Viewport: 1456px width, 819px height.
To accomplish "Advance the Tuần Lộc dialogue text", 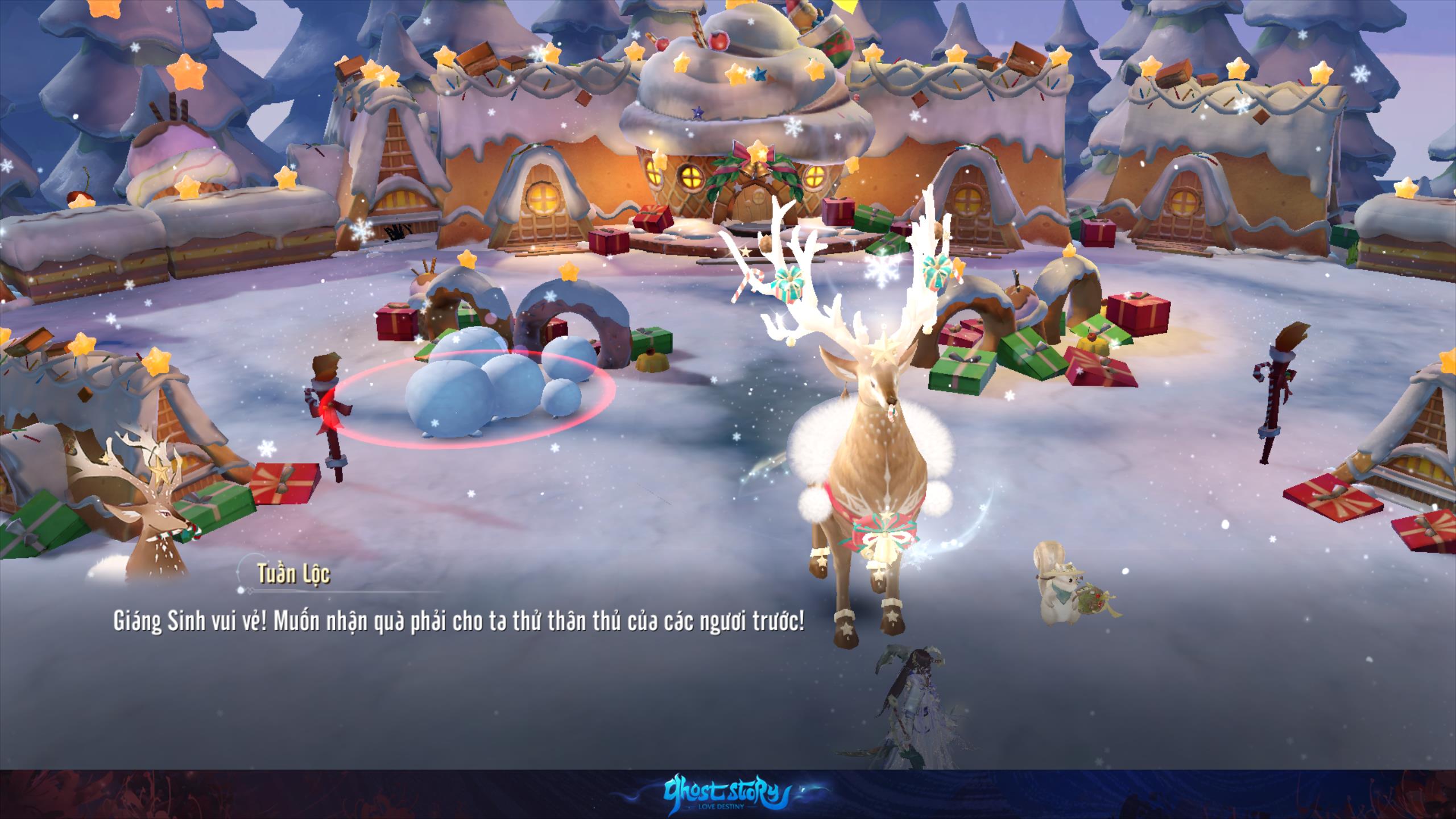I will 458,623.
